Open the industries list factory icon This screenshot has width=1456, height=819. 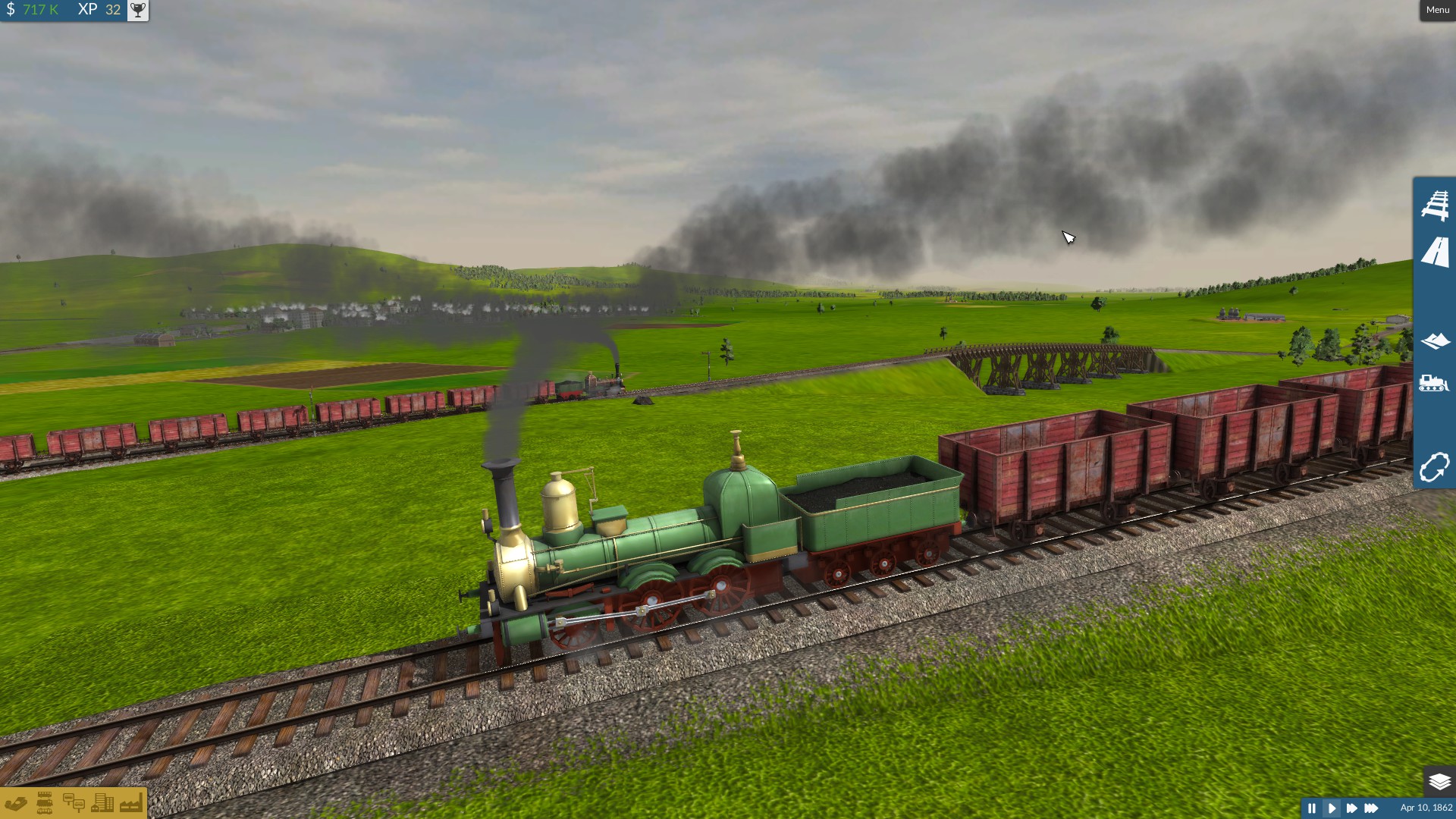point(130,803)
